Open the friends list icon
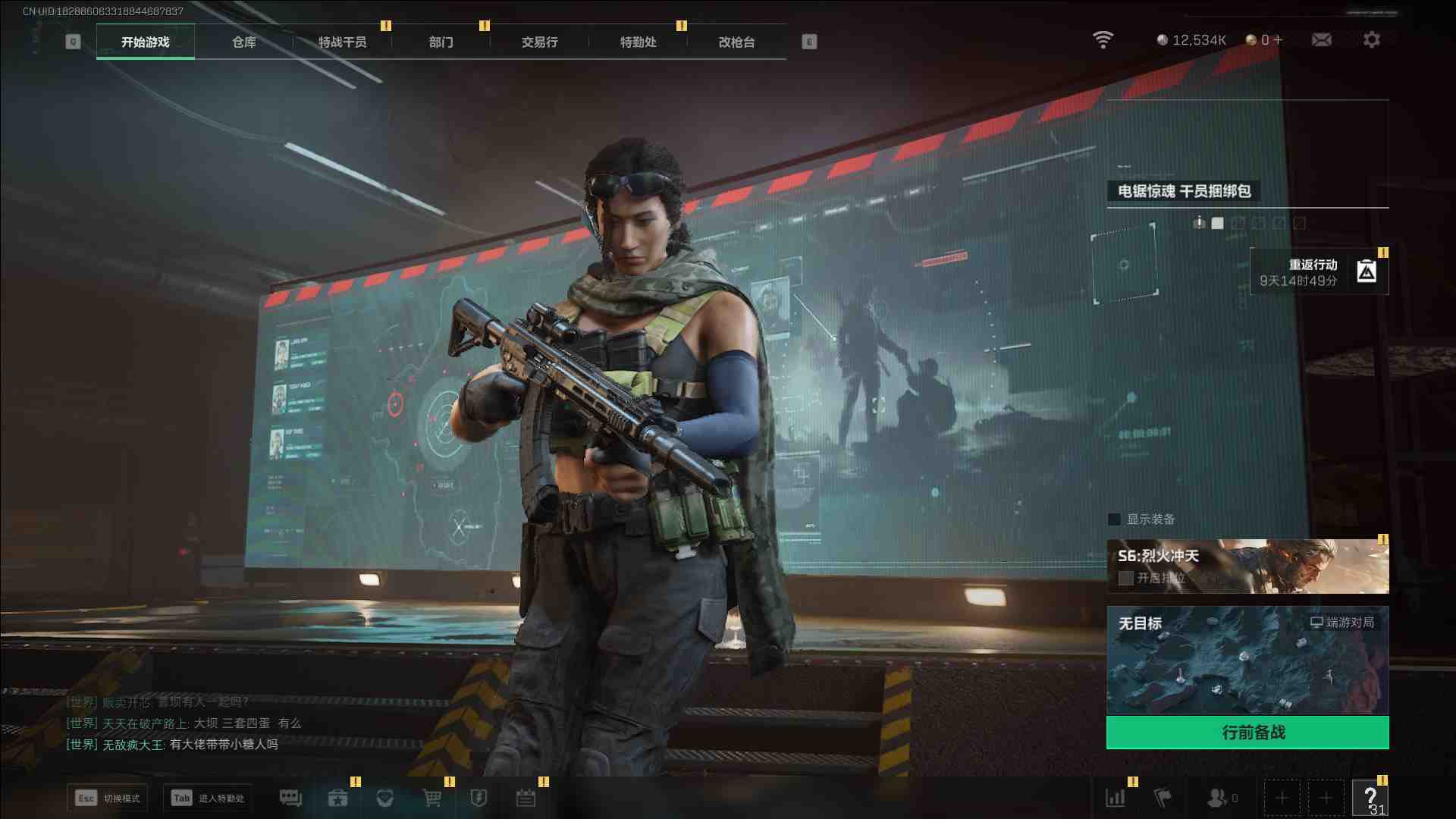 point(1218,798)
